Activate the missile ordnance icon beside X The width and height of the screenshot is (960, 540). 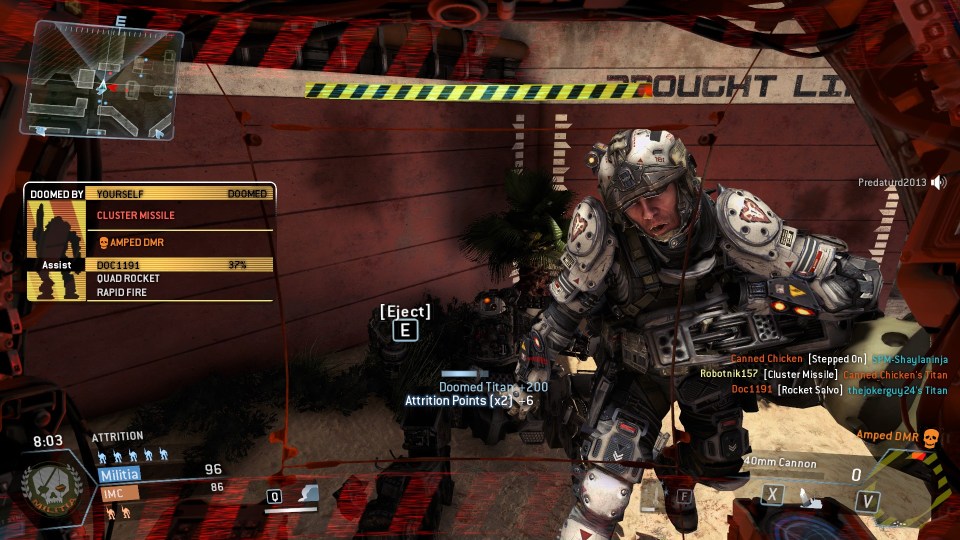[806, 495]
